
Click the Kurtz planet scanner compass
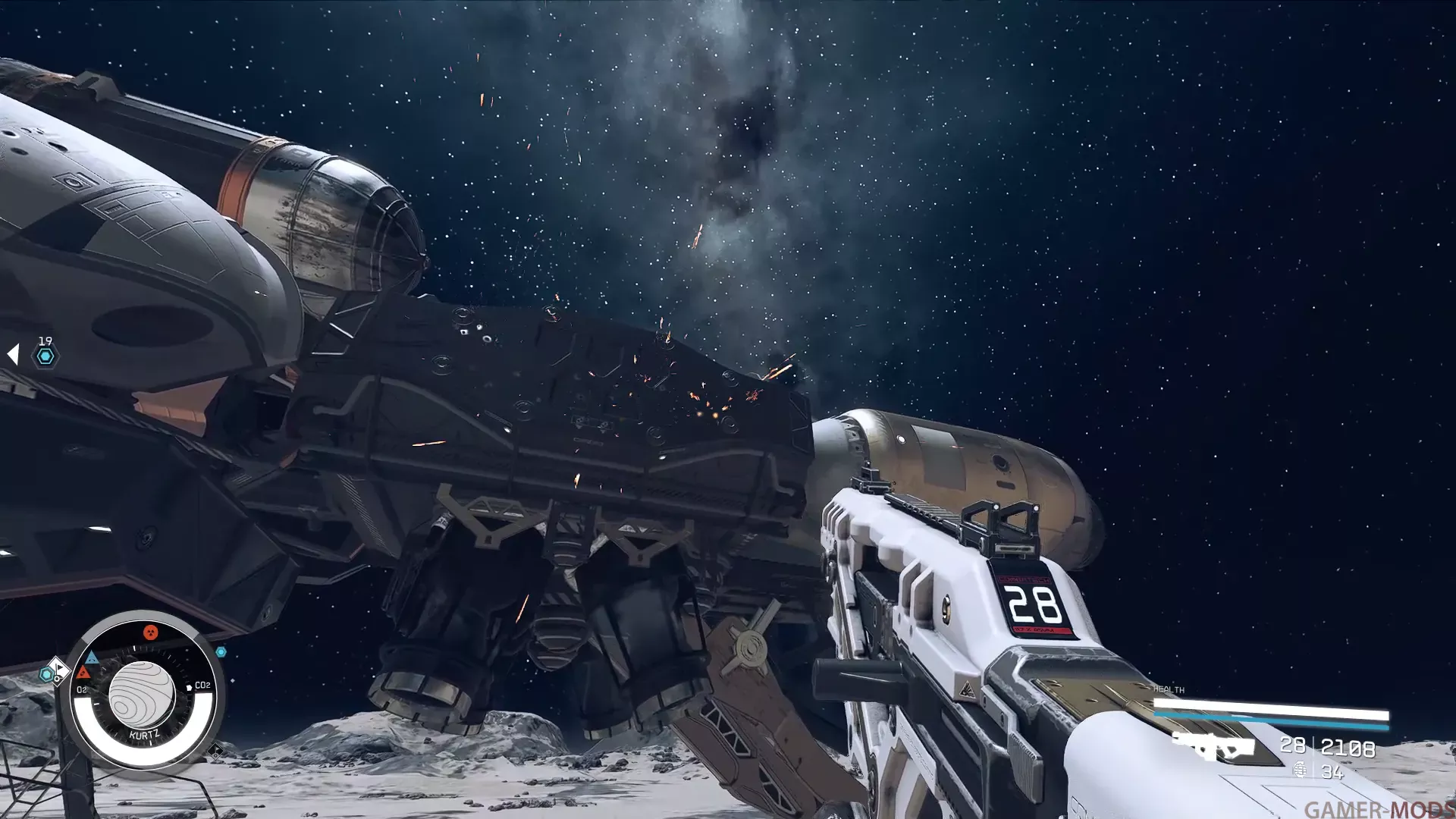pyautogui.click(x=142, y=693)
